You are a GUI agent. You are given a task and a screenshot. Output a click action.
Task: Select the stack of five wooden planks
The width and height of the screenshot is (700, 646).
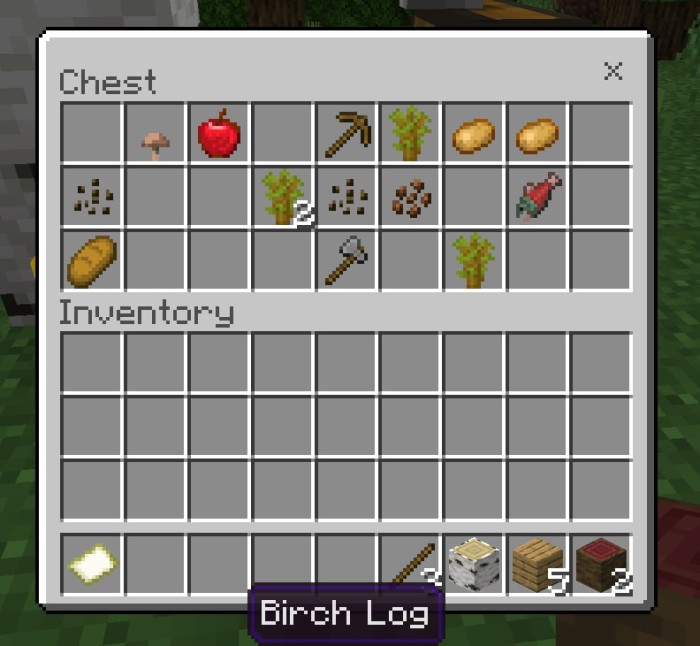pos(537,565)
